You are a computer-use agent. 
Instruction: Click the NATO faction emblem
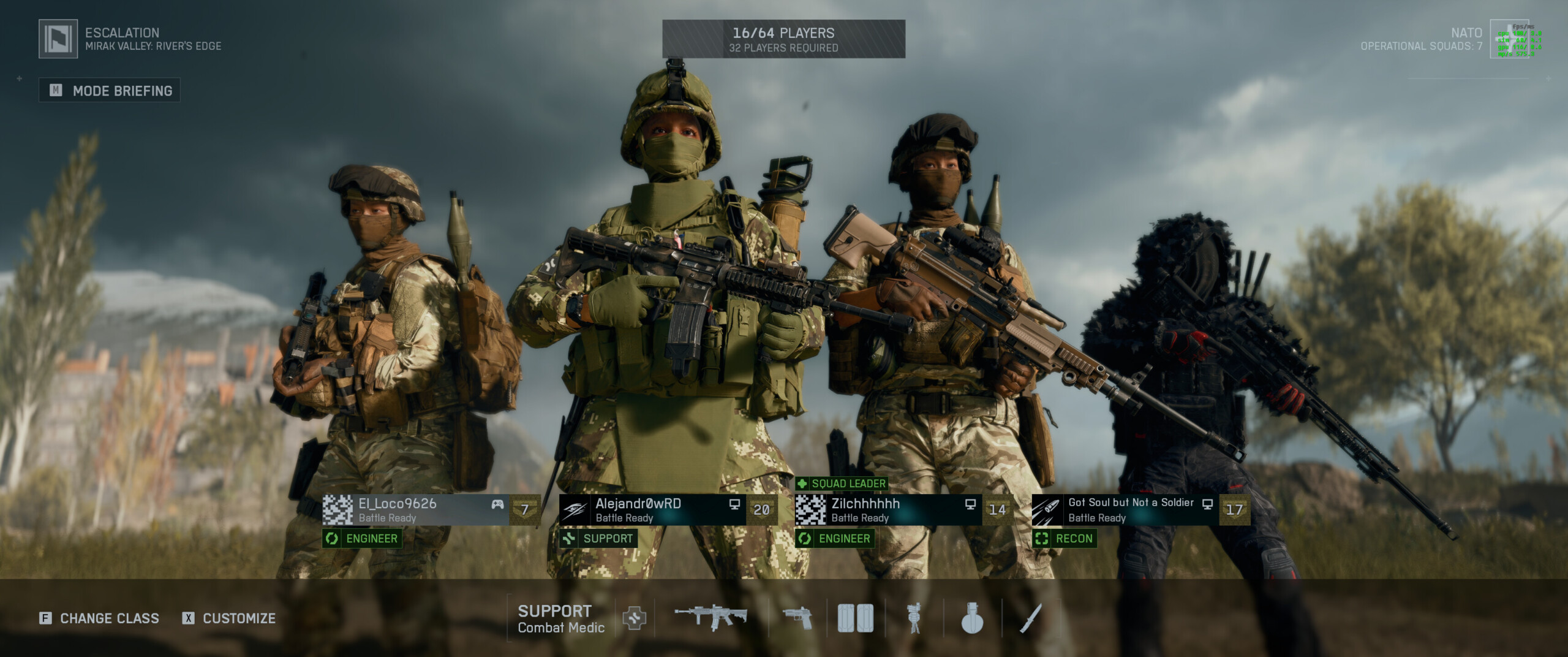coord(1509,39)
